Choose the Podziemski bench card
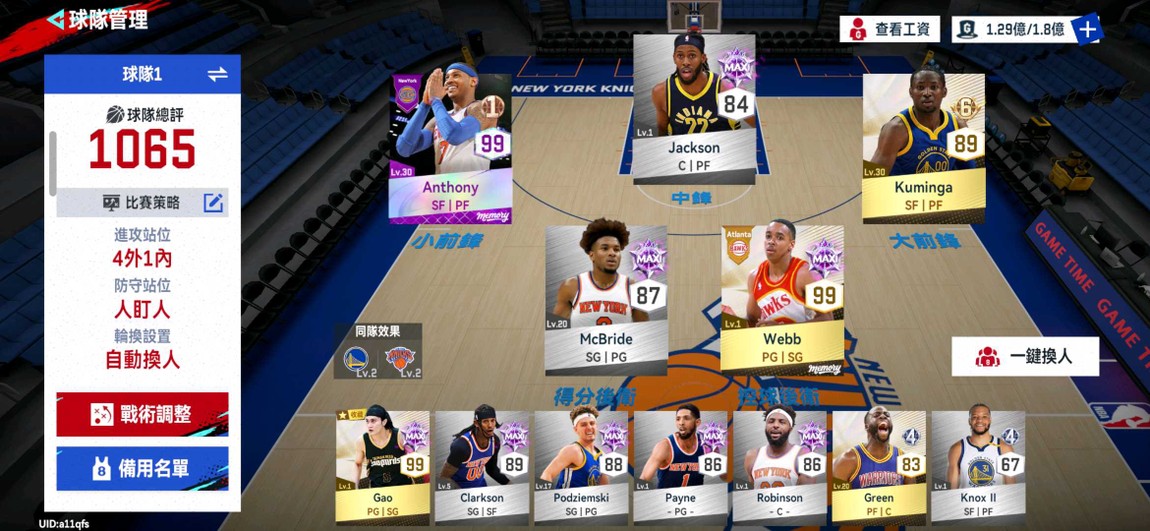1150x531 pixels. (x=580, y=466)
